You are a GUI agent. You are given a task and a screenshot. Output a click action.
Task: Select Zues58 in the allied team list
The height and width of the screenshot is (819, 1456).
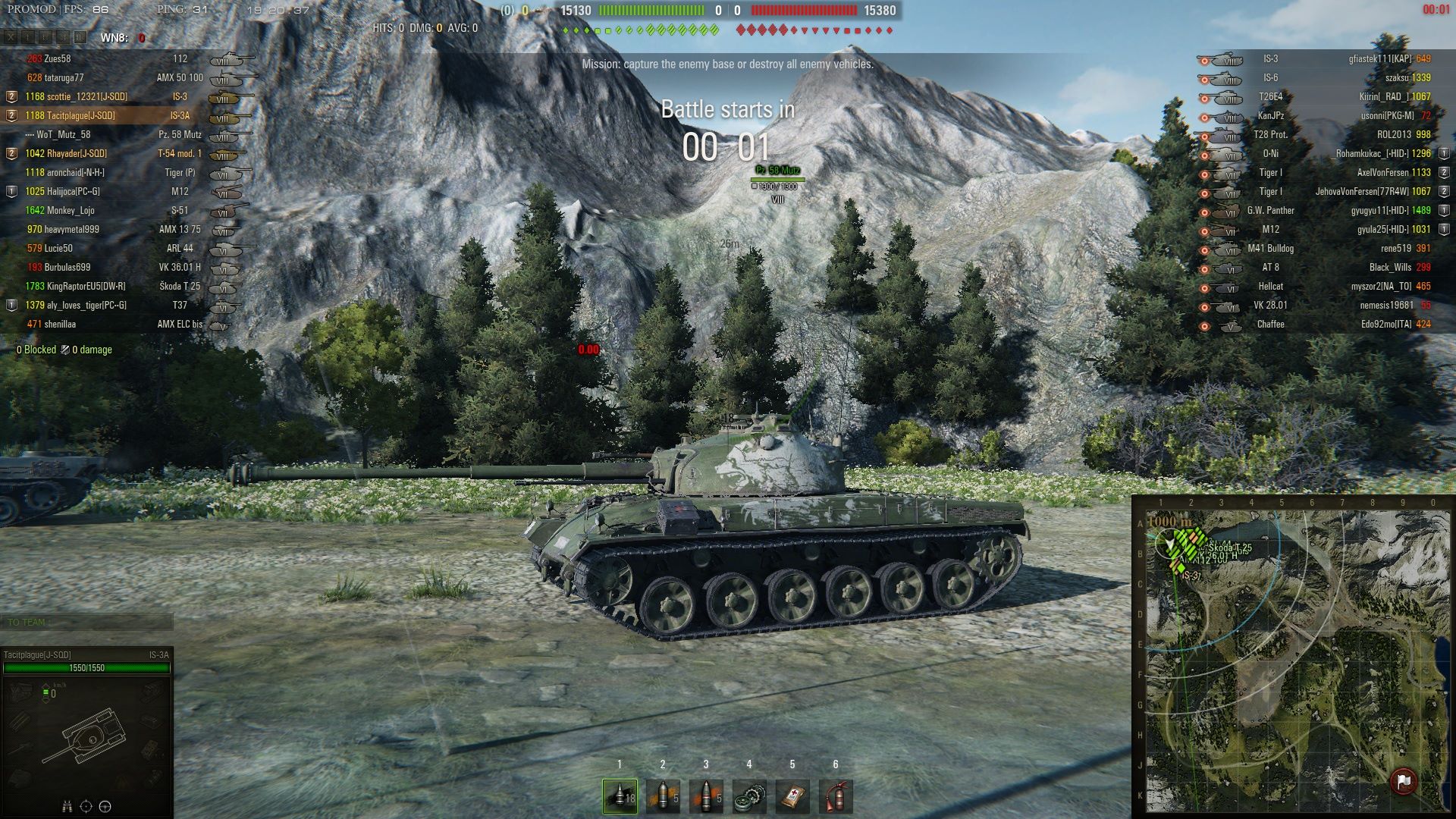pos(58,59)
